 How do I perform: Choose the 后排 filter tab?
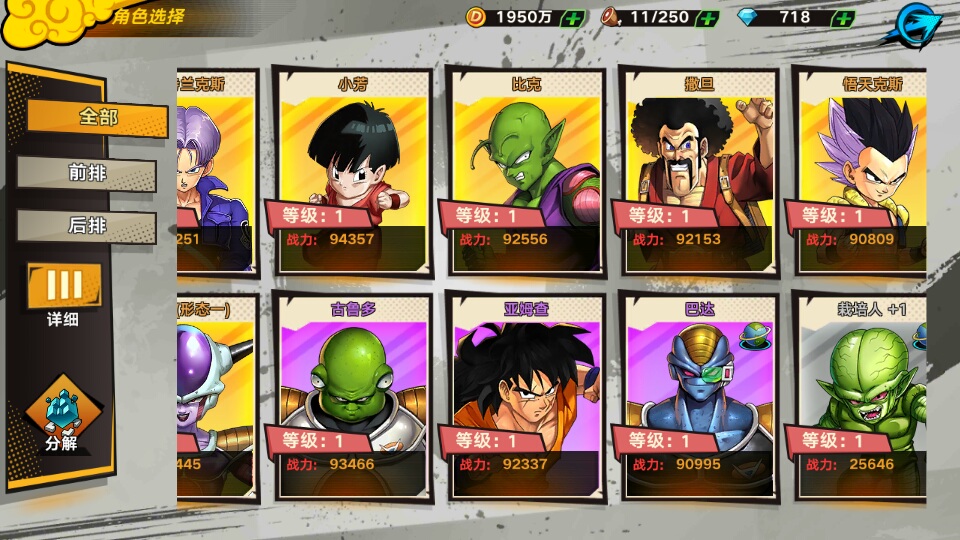87,226
